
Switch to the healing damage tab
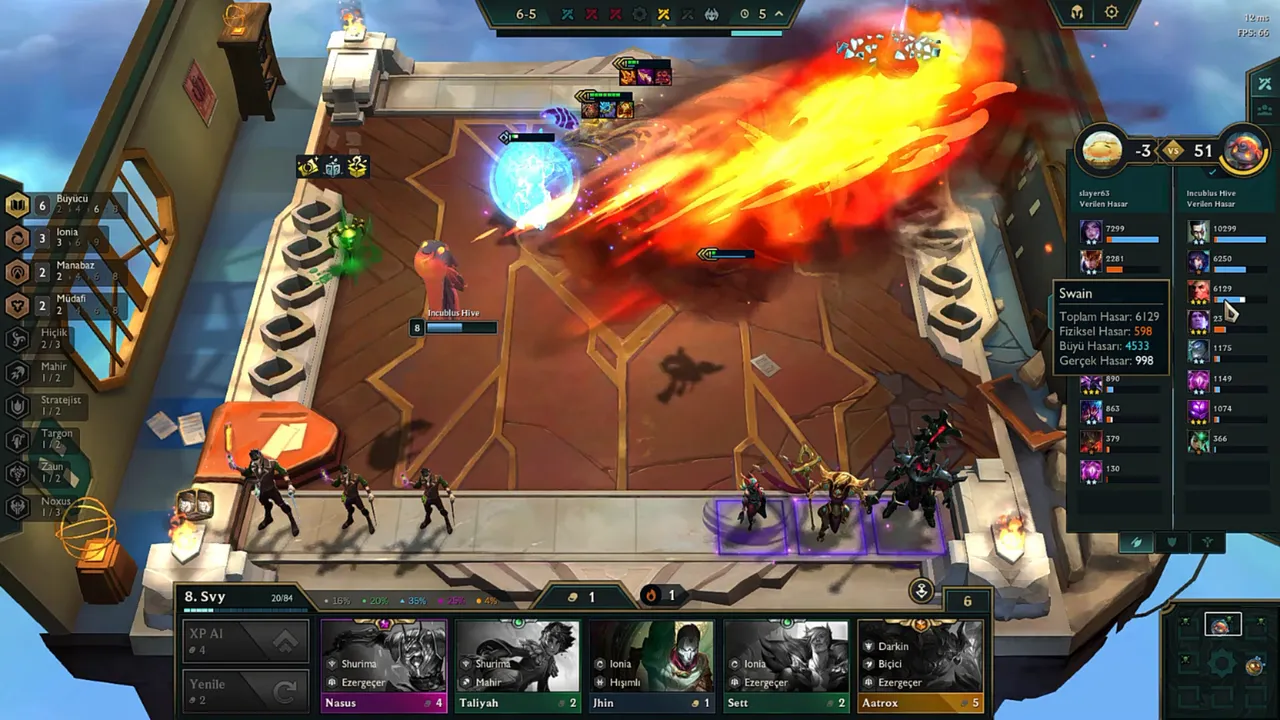[x=1208, y=542]
